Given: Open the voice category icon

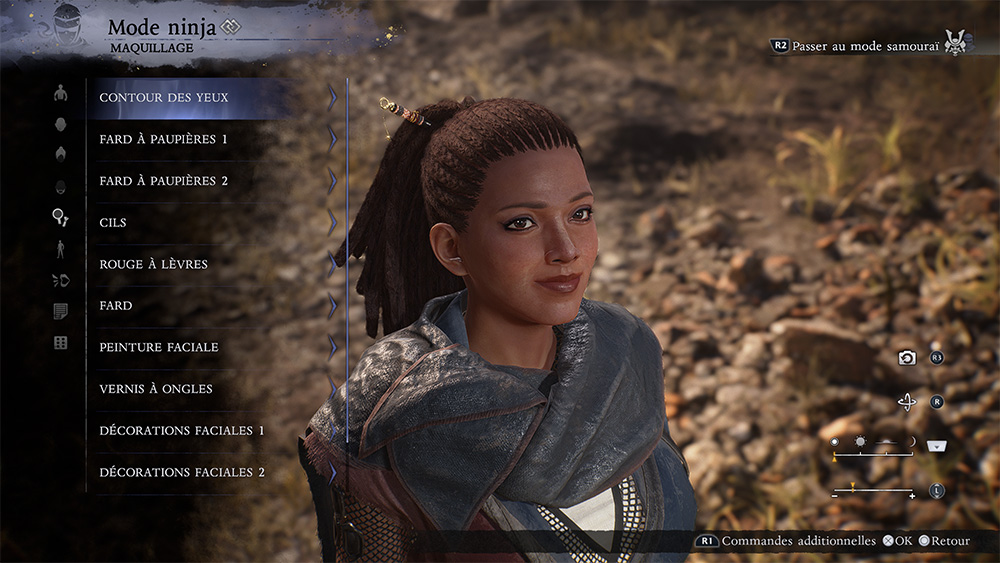Looking at the screenshot, I should click(x=60, y=280).
